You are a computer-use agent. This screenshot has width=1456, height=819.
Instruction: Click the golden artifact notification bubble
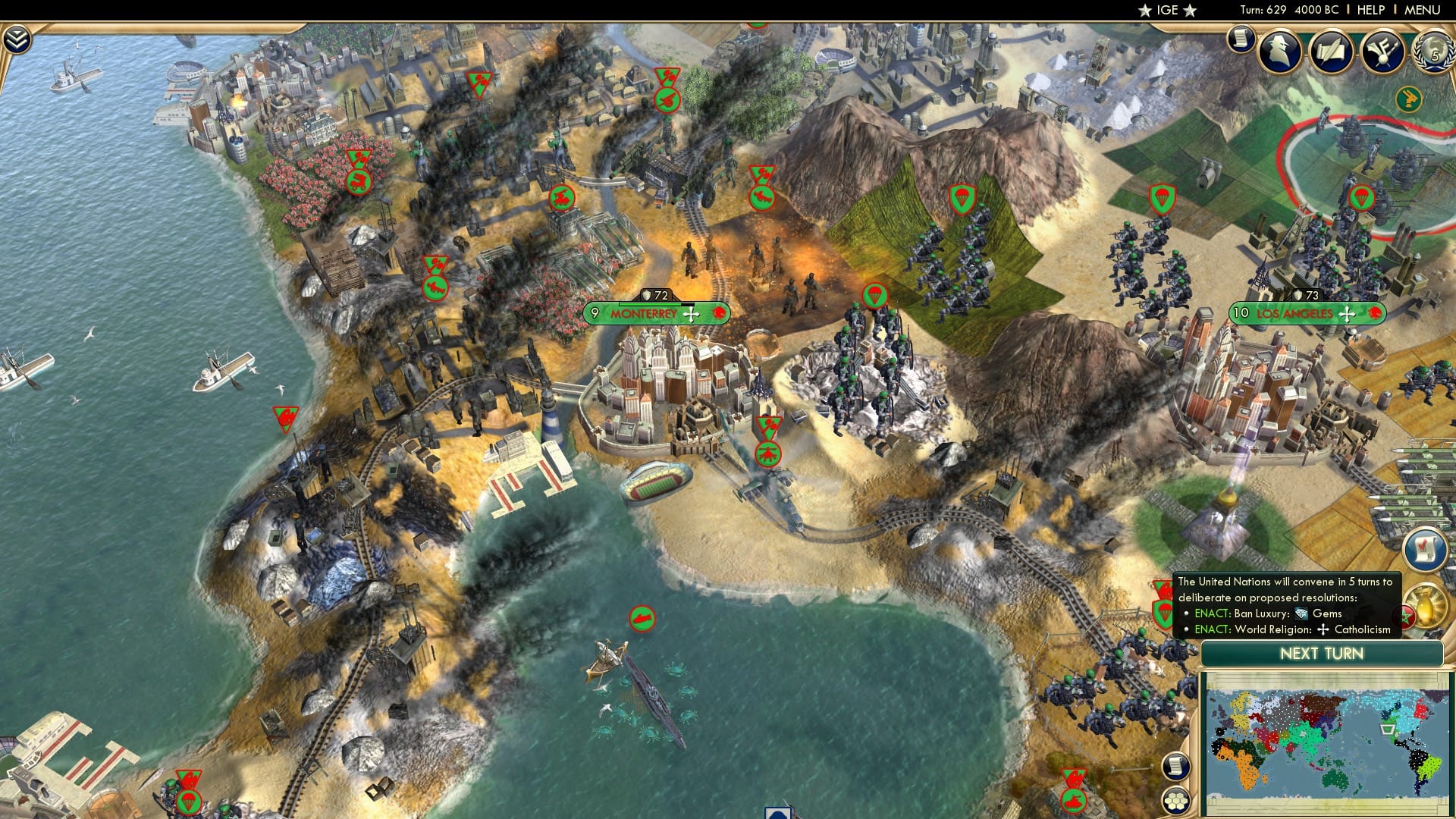(1426, 605)
